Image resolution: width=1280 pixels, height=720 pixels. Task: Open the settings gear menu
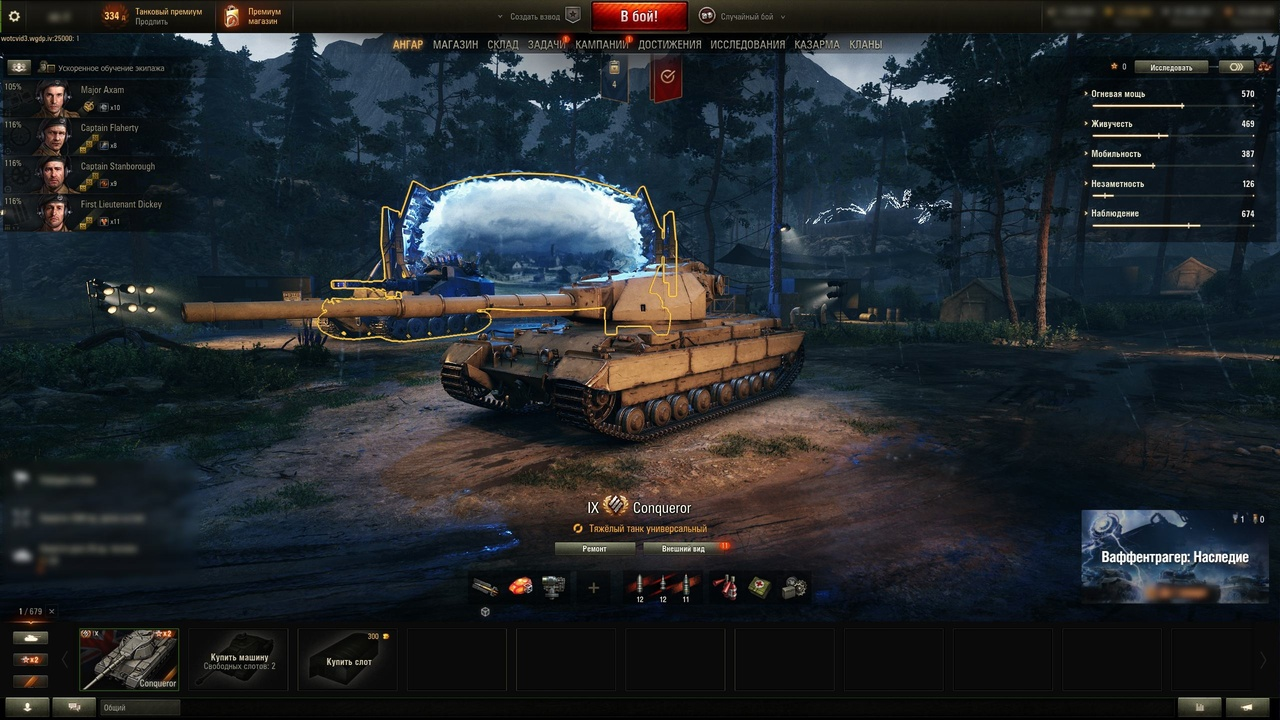14,16
